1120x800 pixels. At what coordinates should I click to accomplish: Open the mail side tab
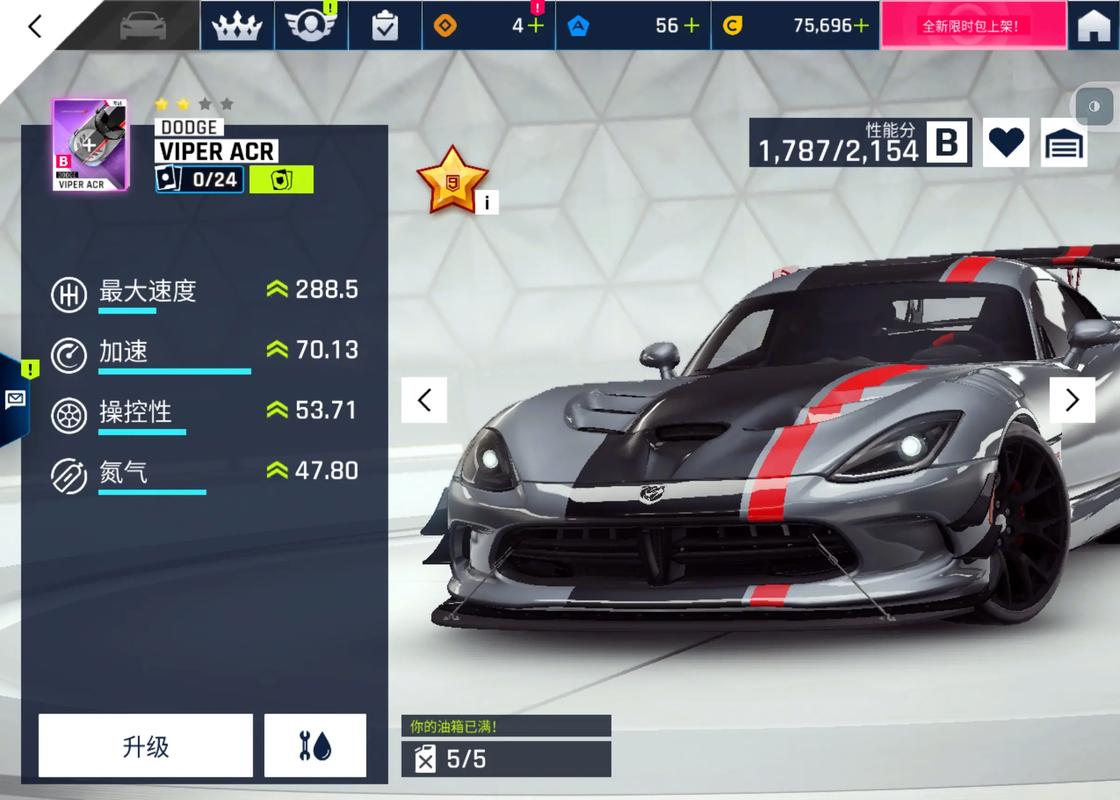point(15,398)
